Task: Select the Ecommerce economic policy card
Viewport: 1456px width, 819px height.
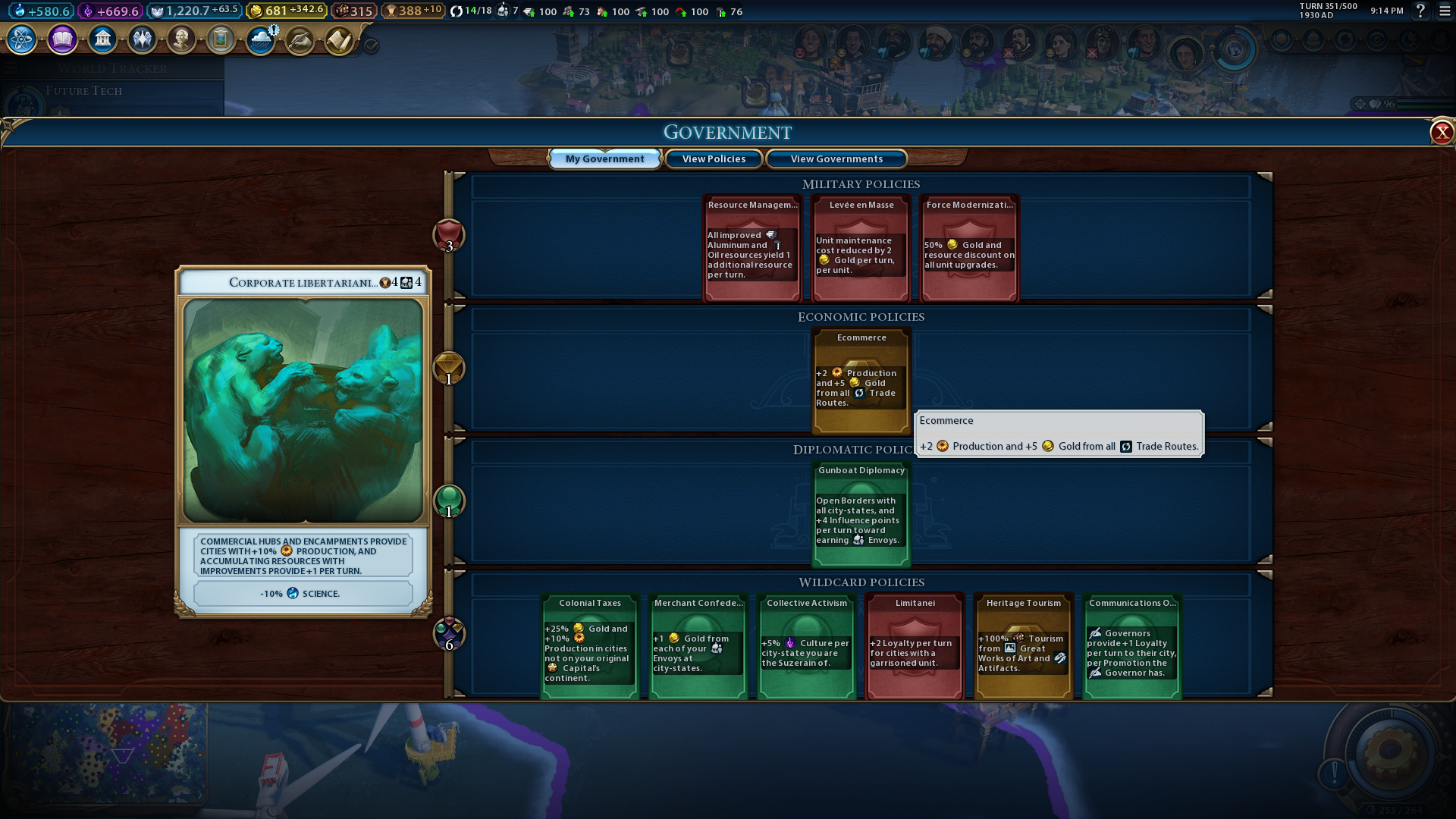Action: pyautogui.click(x=861, y=381)
